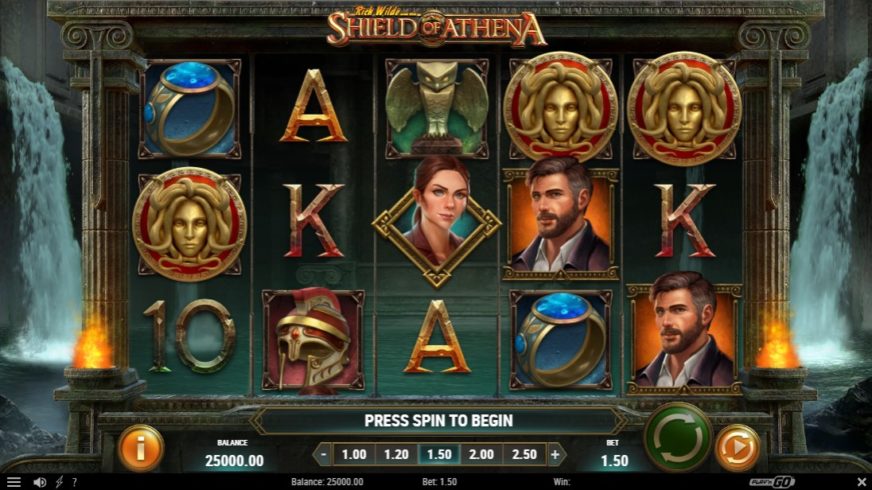Select the 1.50 bet value
Viewport: 872px width, 490px height.
click(x=439, y=454)
